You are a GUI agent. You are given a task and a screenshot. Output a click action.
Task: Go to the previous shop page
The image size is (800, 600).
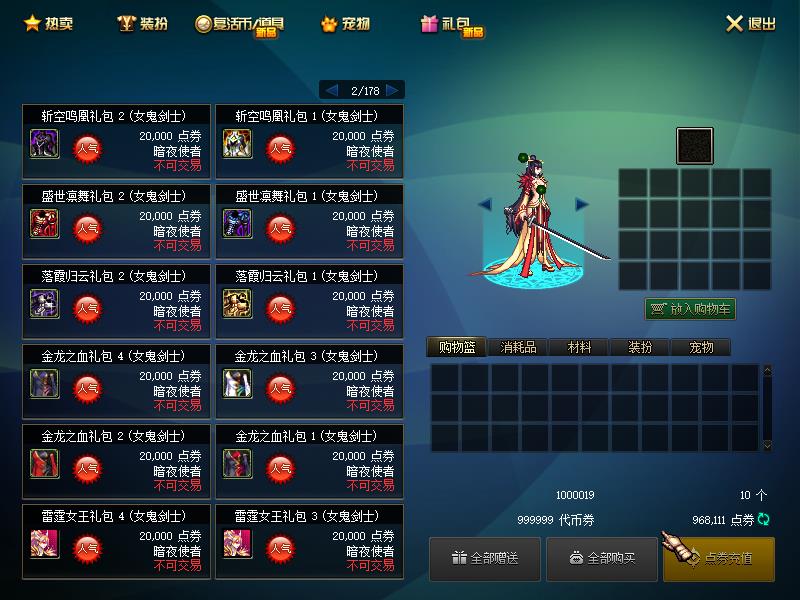[332, 90]
